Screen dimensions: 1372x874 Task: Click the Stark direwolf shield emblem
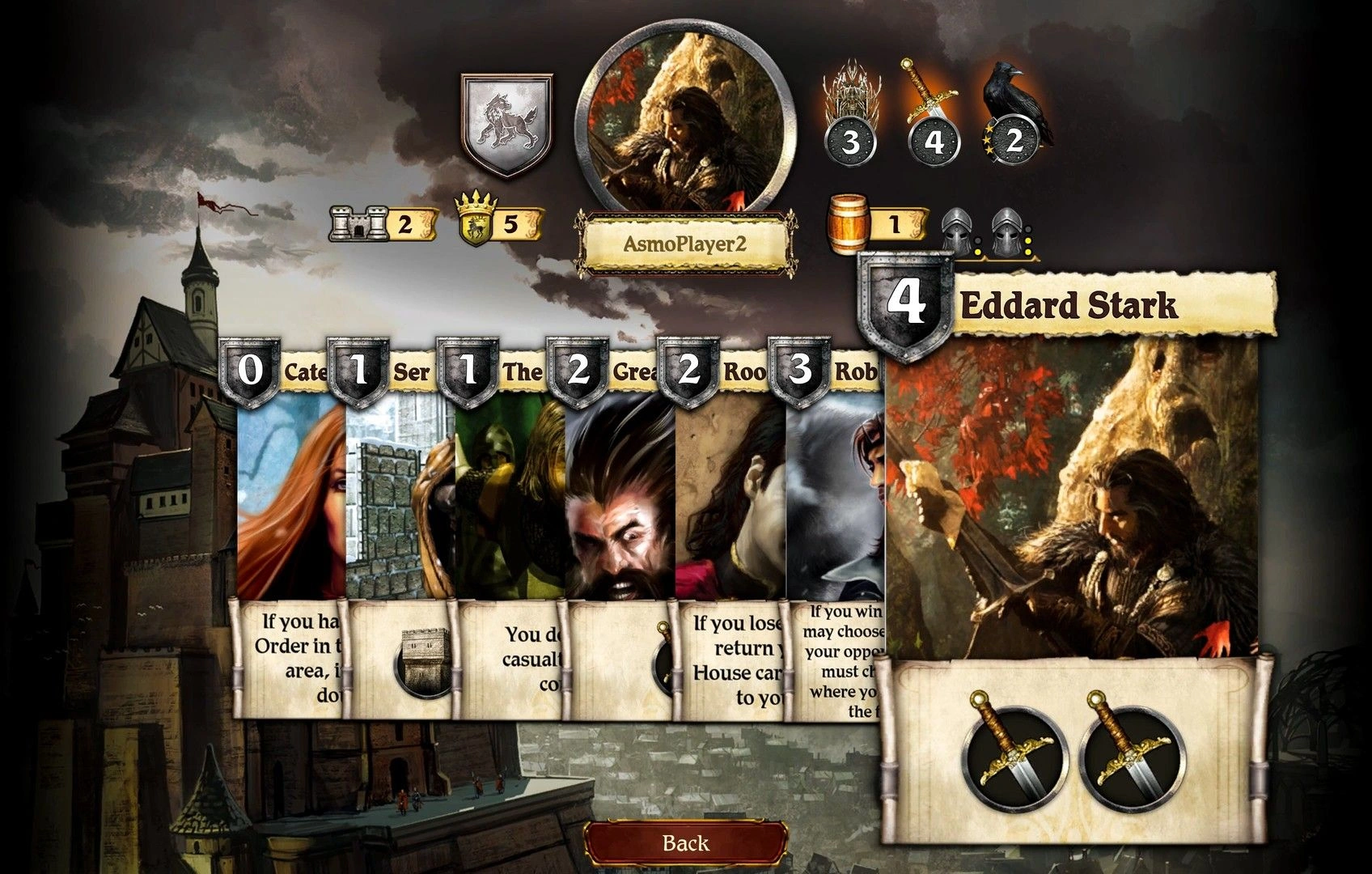point(506,124)
